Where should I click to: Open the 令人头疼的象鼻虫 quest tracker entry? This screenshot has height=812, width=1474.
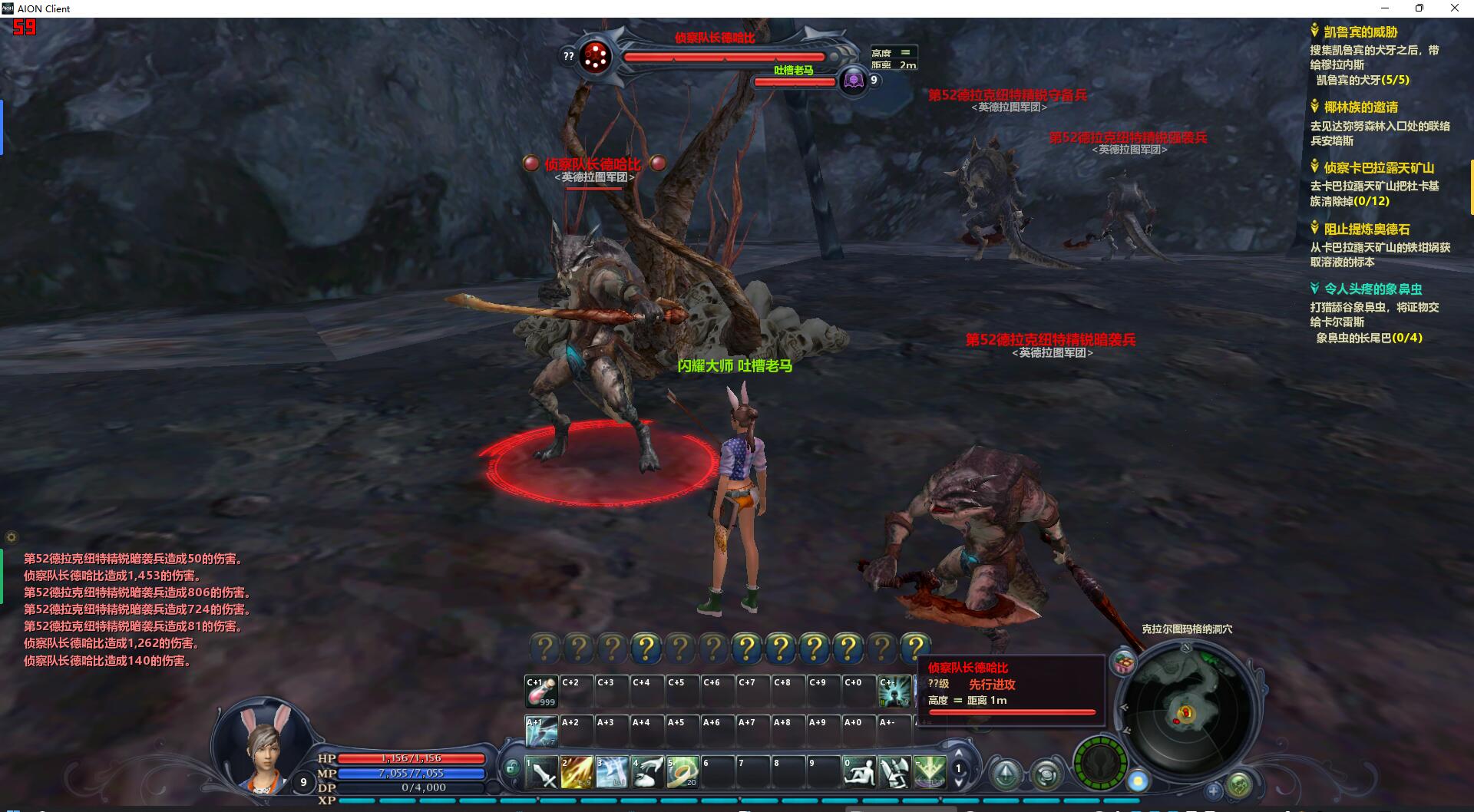point(1373,289)
